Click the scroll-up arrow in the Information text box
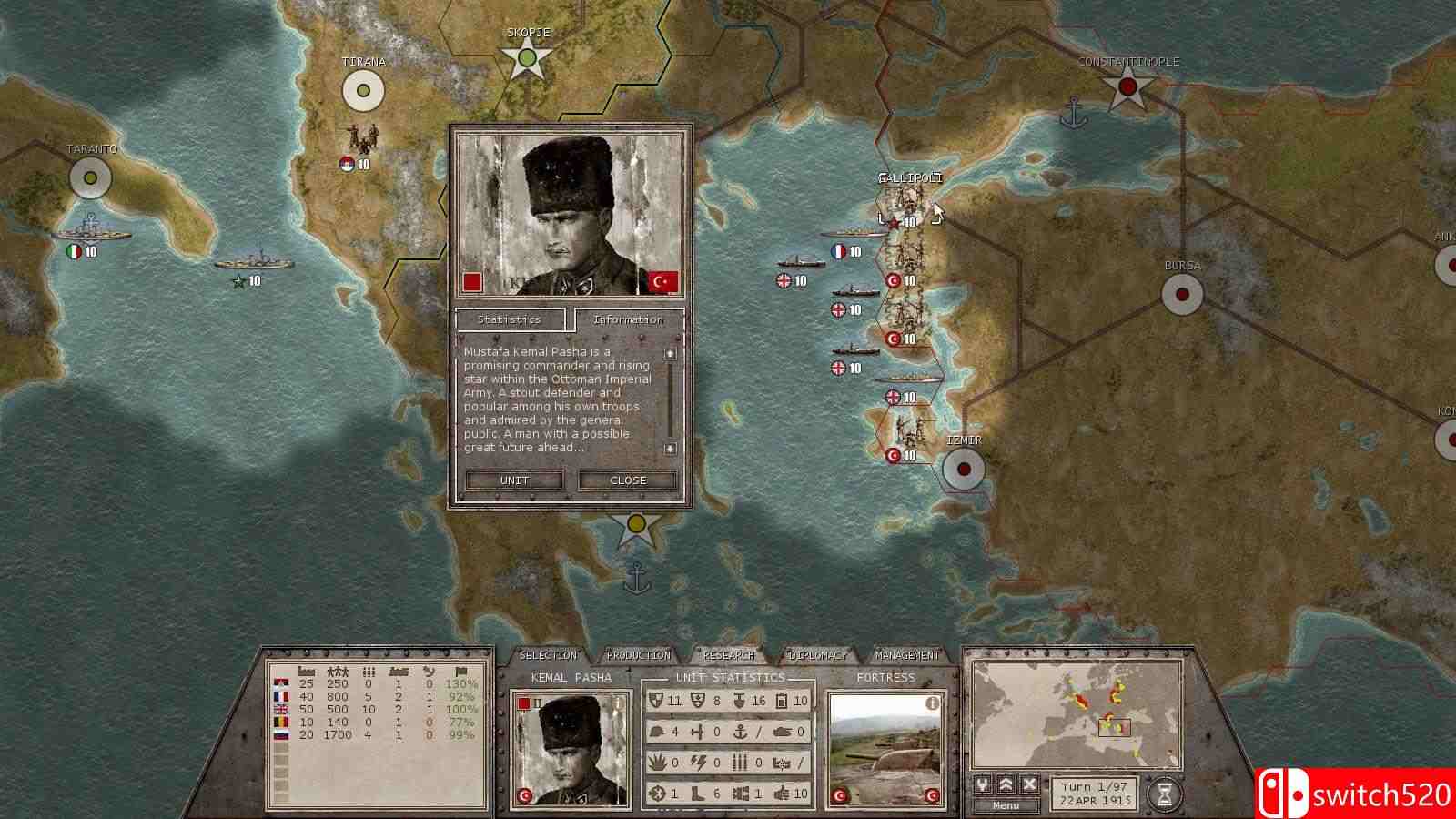This screenshot has width=1456, height=819. [671, 354]
